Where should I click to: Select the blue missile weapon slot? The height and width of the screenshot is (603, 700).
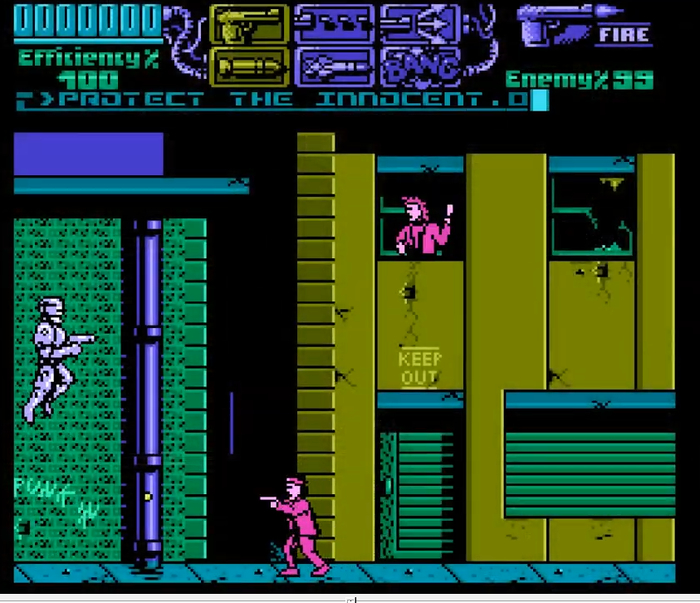point(333,66)
